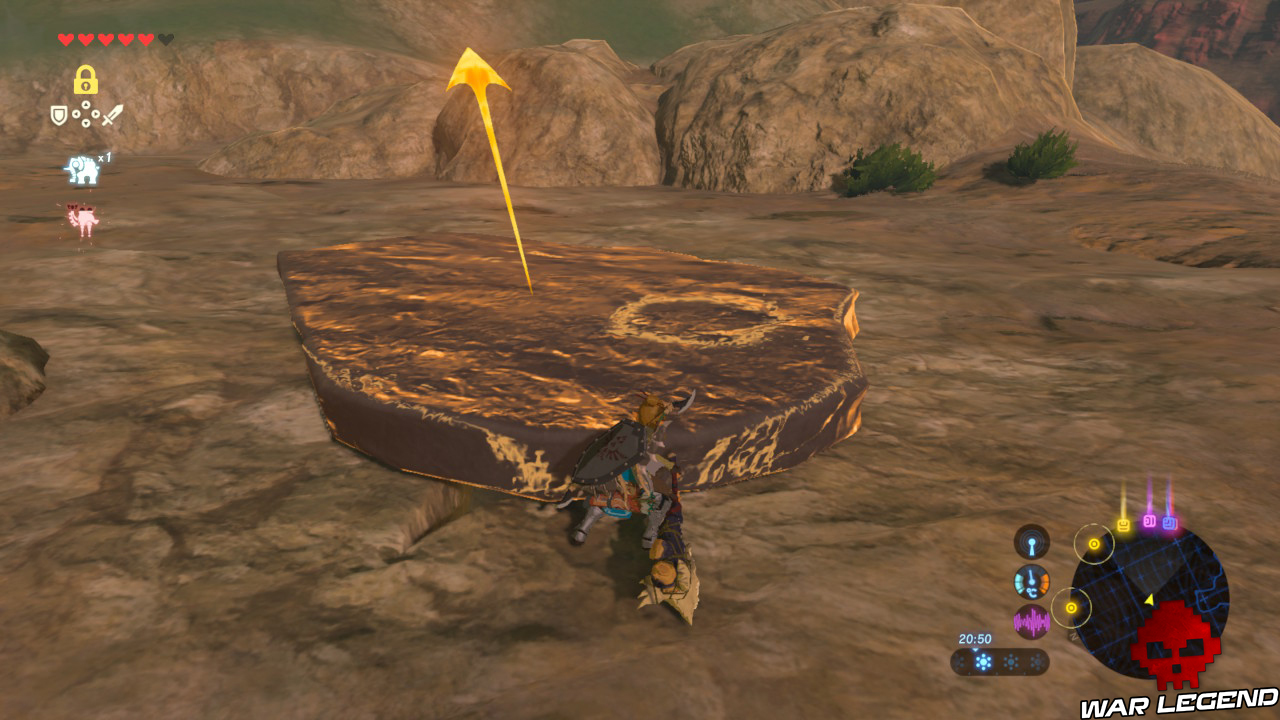Select the yellow lock-on padlock icon
The width and height of the screenshot is (1280, 720).
click(x=86, y=79)
